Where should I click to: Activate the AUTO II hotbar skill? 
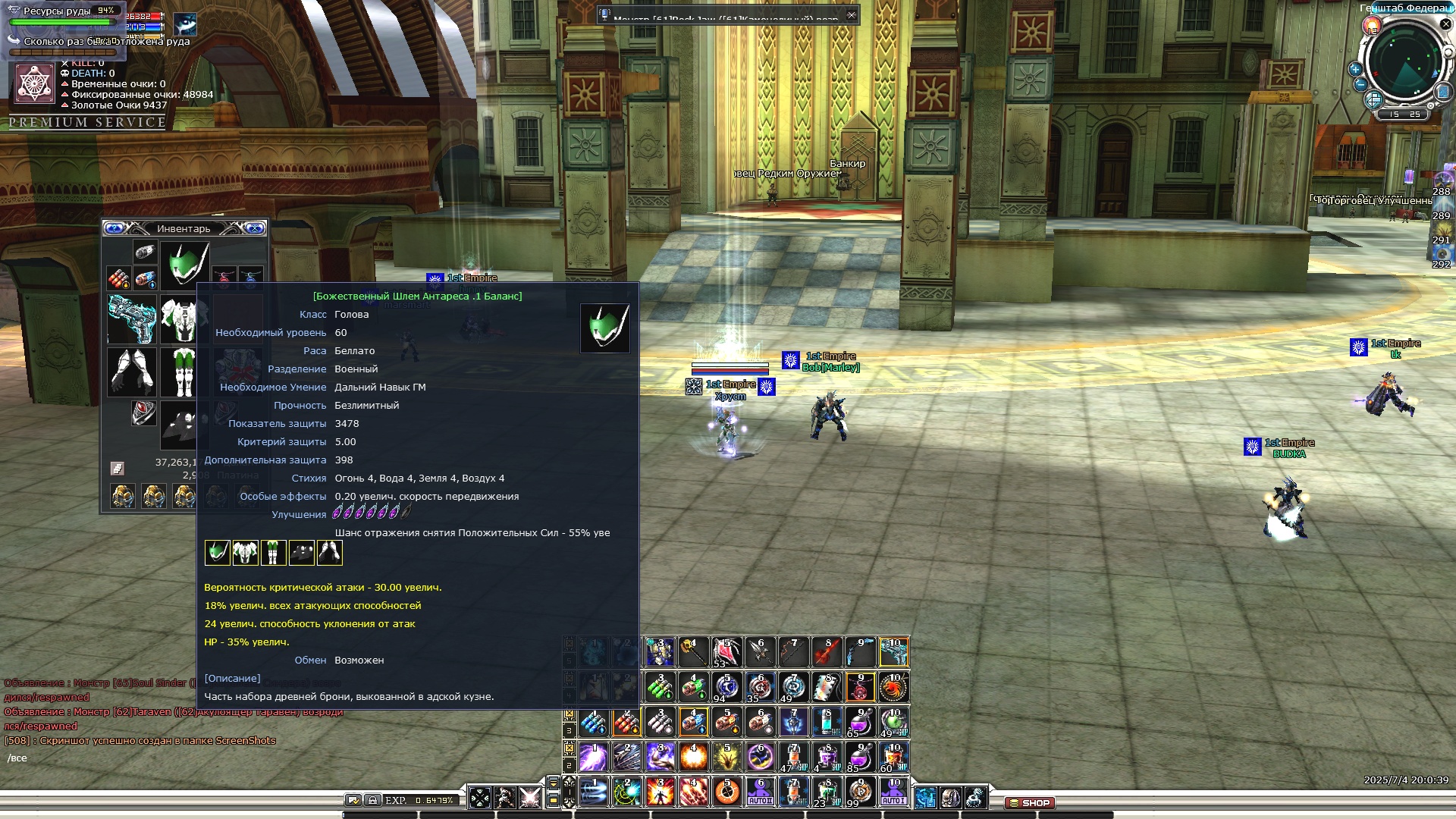pyautogui.click(x=760, y=792)
